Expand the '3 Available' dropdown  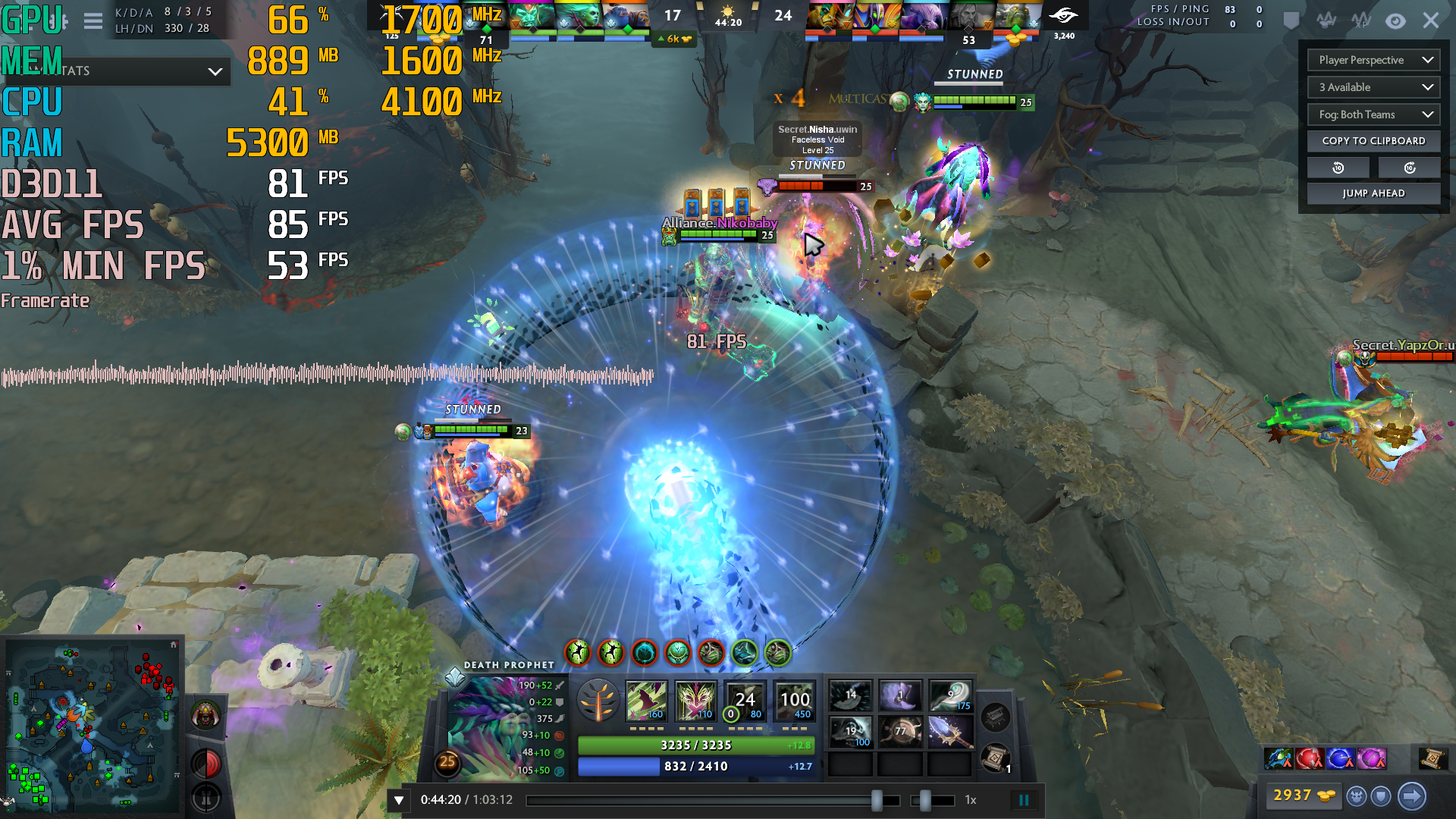pyautogui.click(x=1373, y=87)
